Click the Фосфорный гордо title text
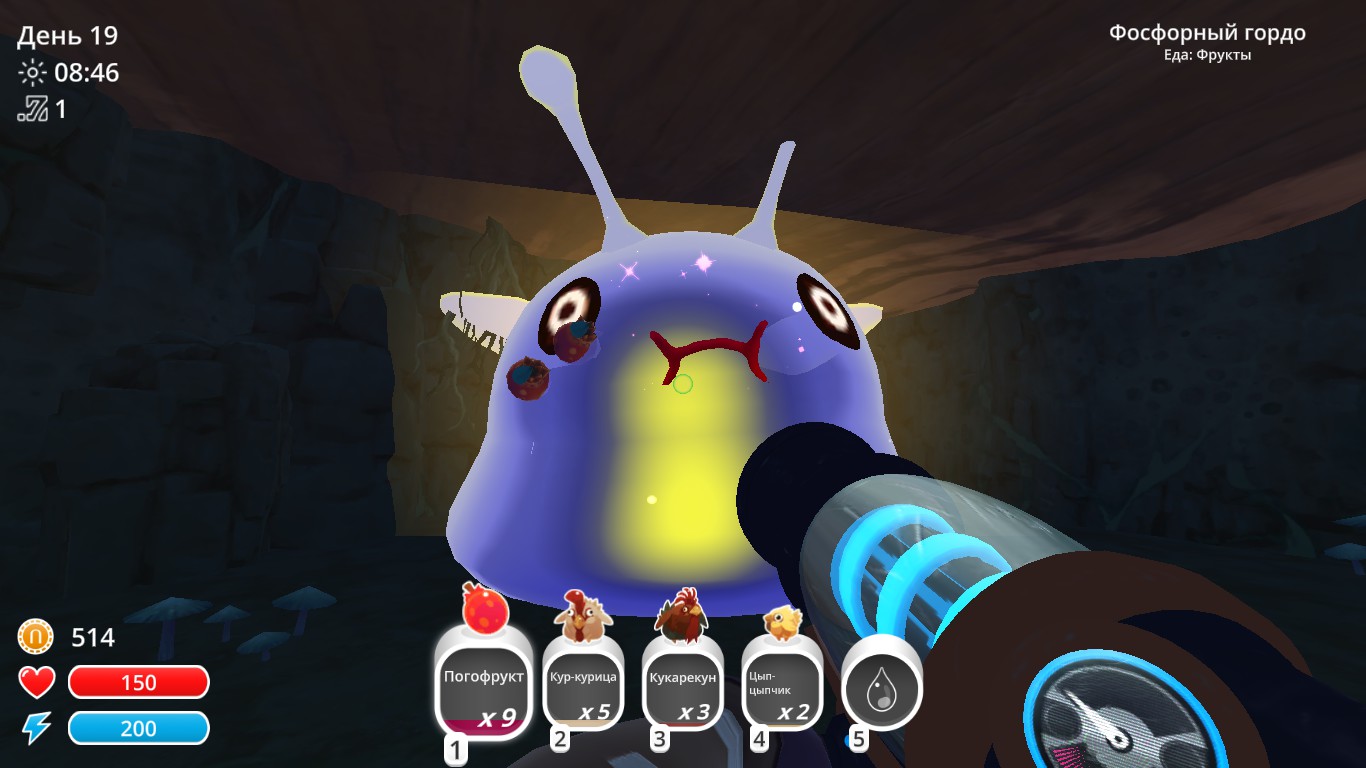1366x768 pixels. pyautogui.click(x=1206, y=32)
